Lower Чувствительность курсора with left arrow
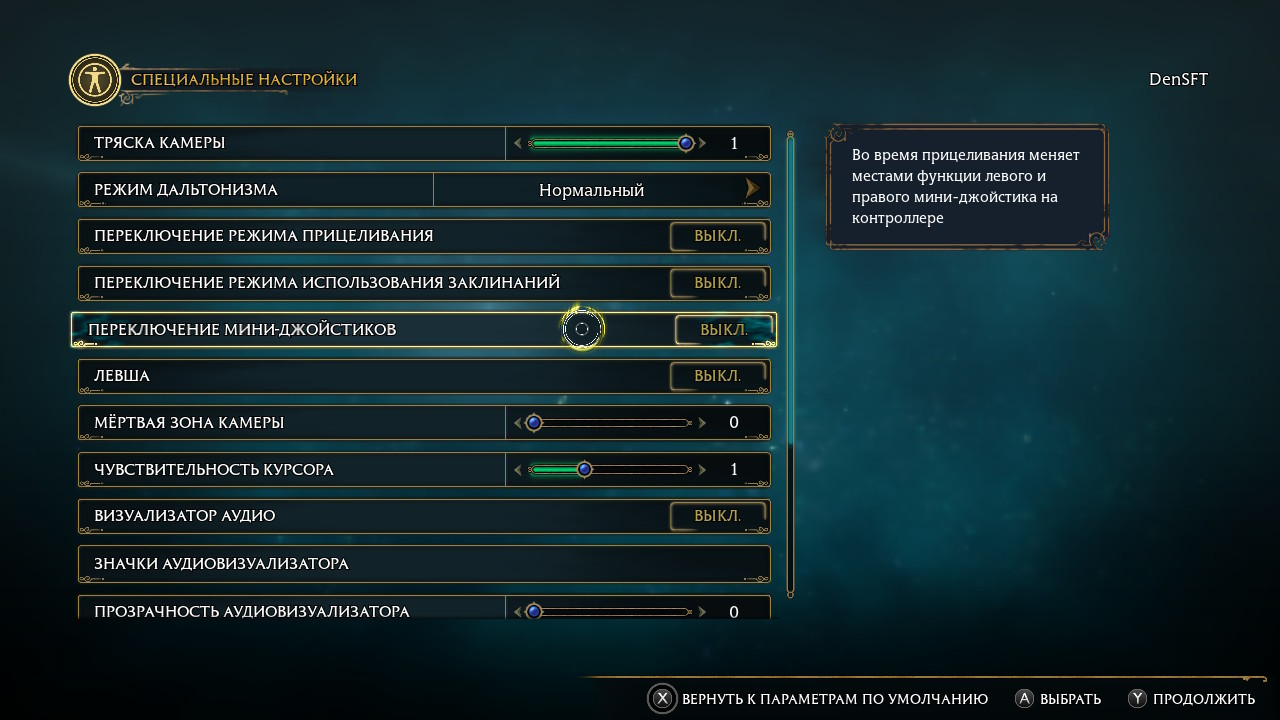This screenshot has width=1280, height=720. coord(518,469)
